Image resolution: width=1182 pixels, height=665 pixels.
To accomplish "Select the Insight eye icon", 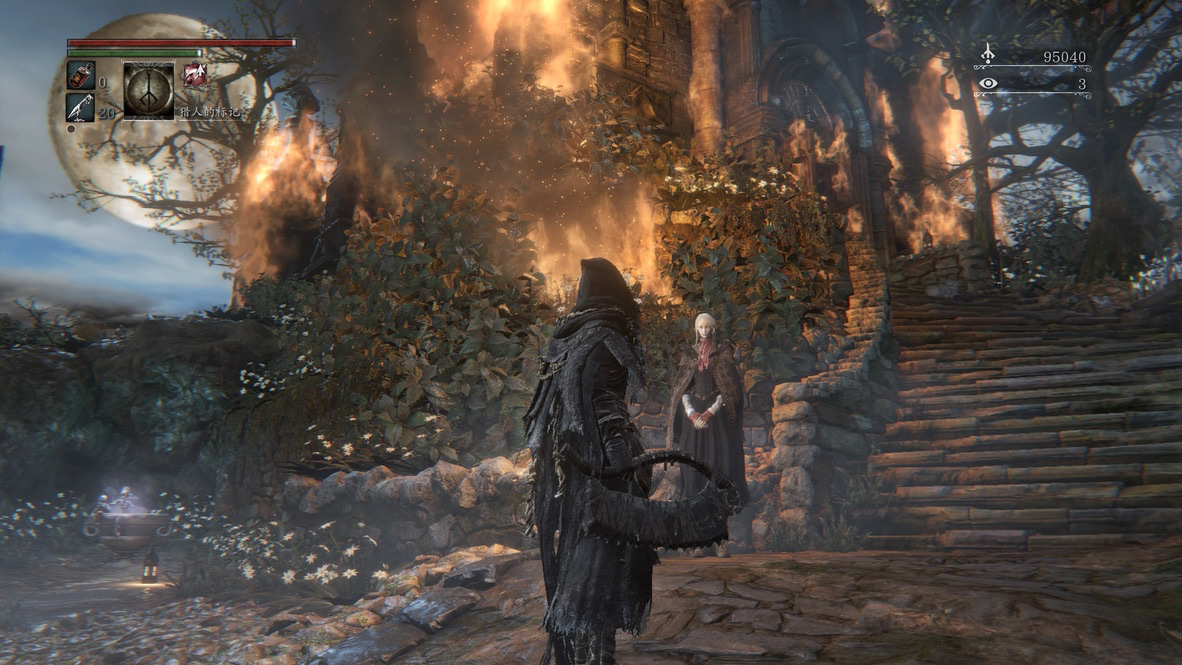I will click(x=988, y=84).
